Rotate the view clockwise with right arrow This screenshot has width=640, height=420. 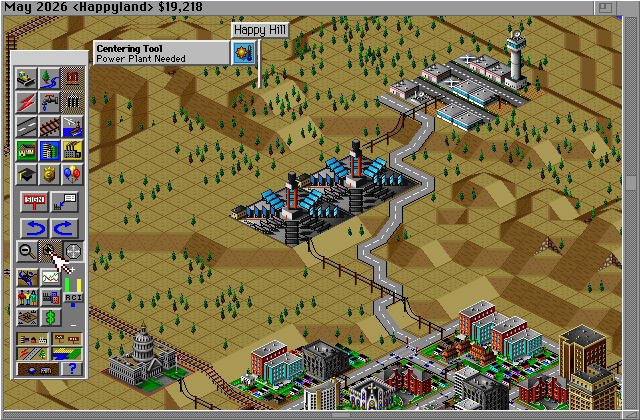pyautogui.click(x=64, y=228)
